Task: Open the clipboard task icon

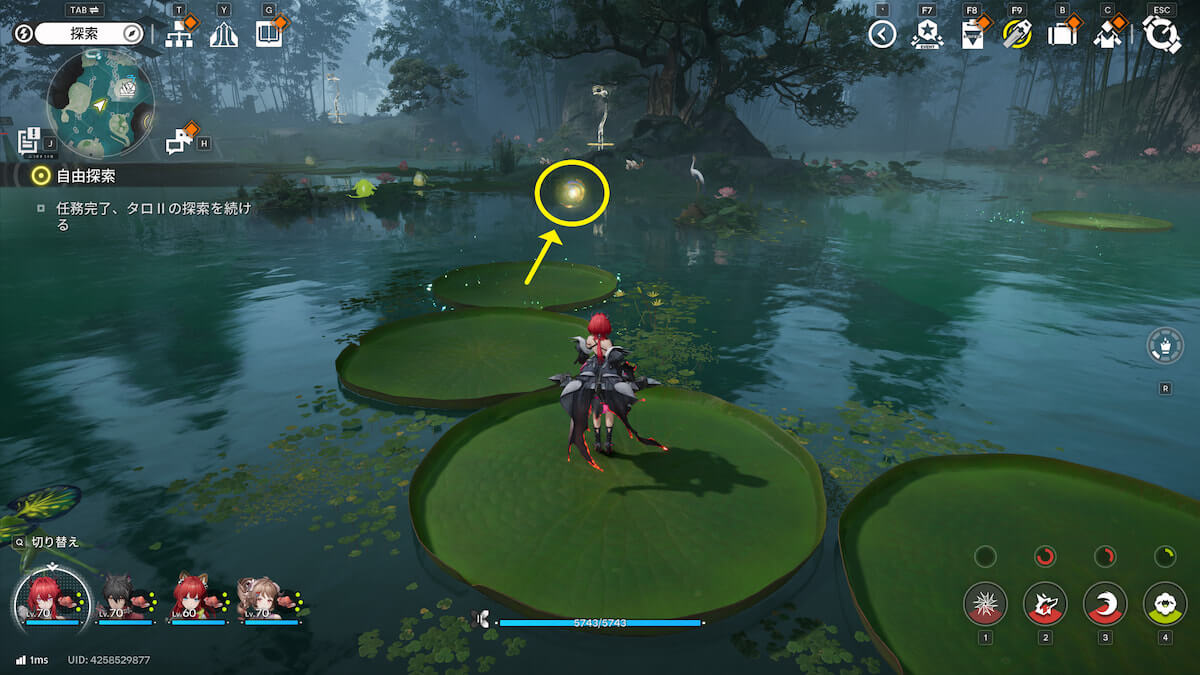Action: 971,35
